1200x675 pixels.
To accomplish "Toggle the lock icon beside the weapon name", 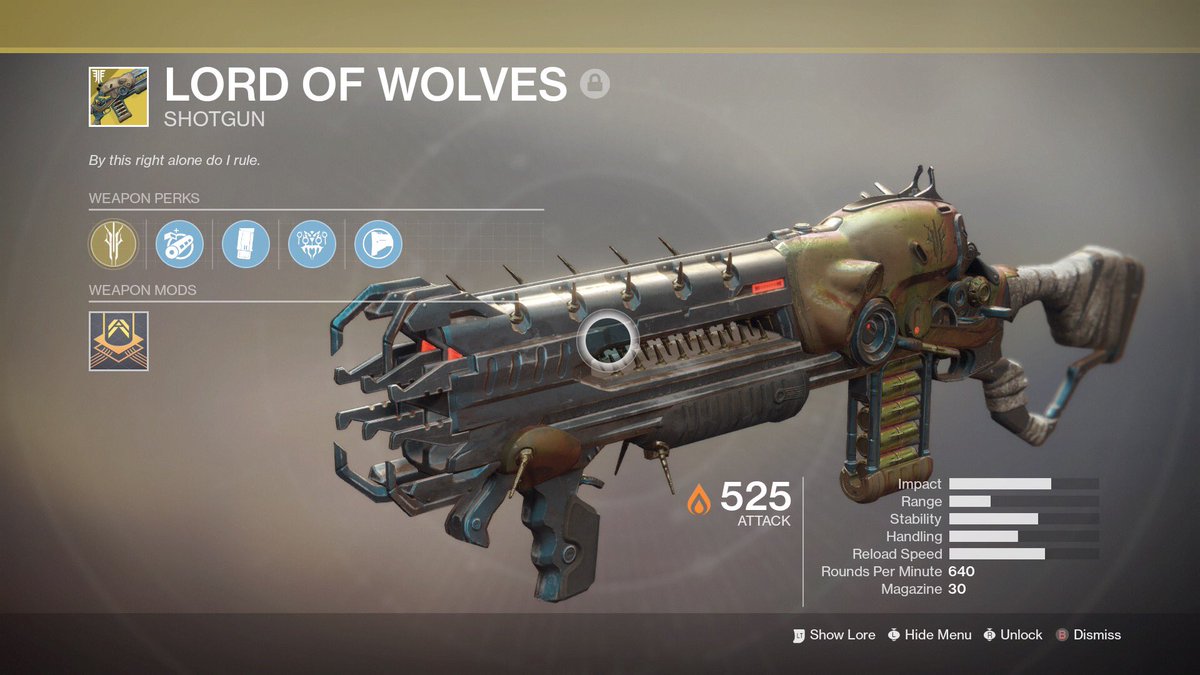I will (x=595, y=85).
